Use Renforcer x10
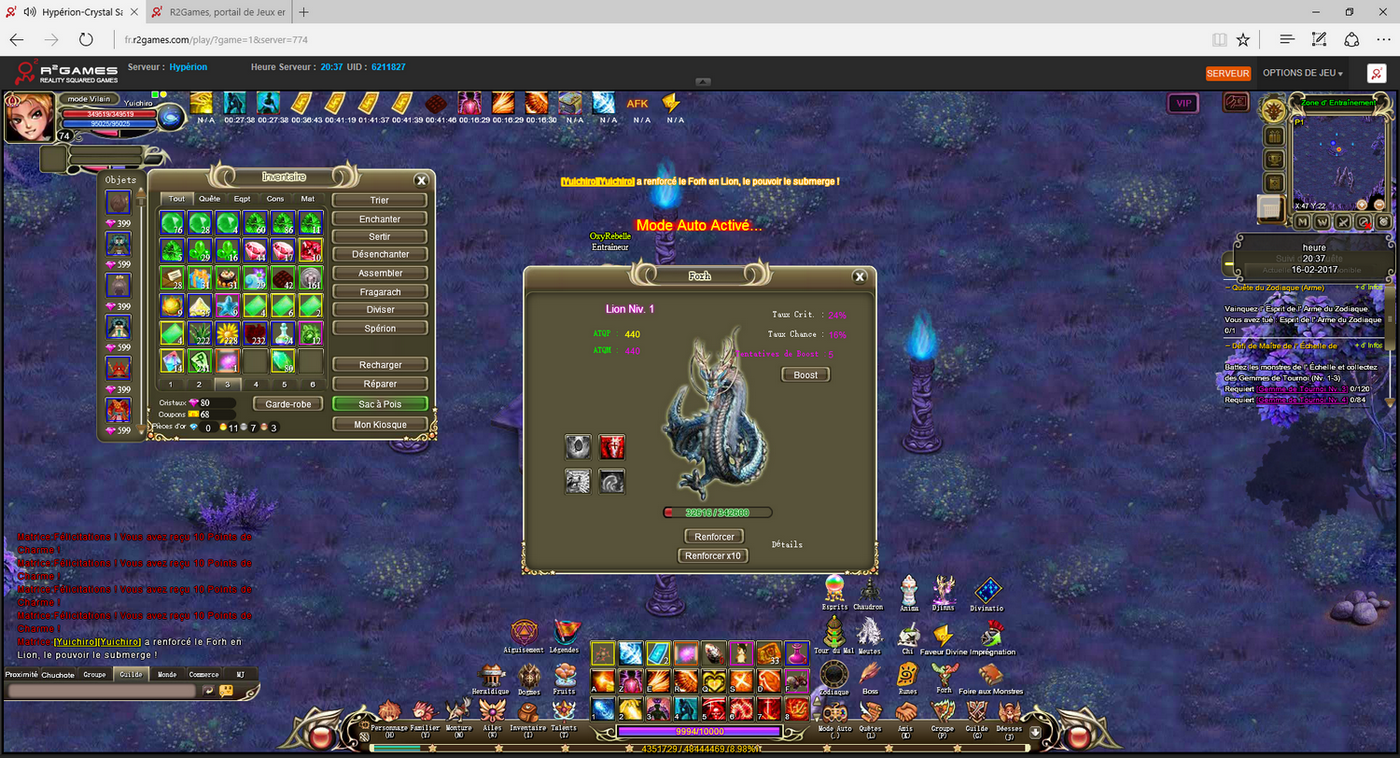Viewport: 1400px width, 758px height. [x=715, y=556]
